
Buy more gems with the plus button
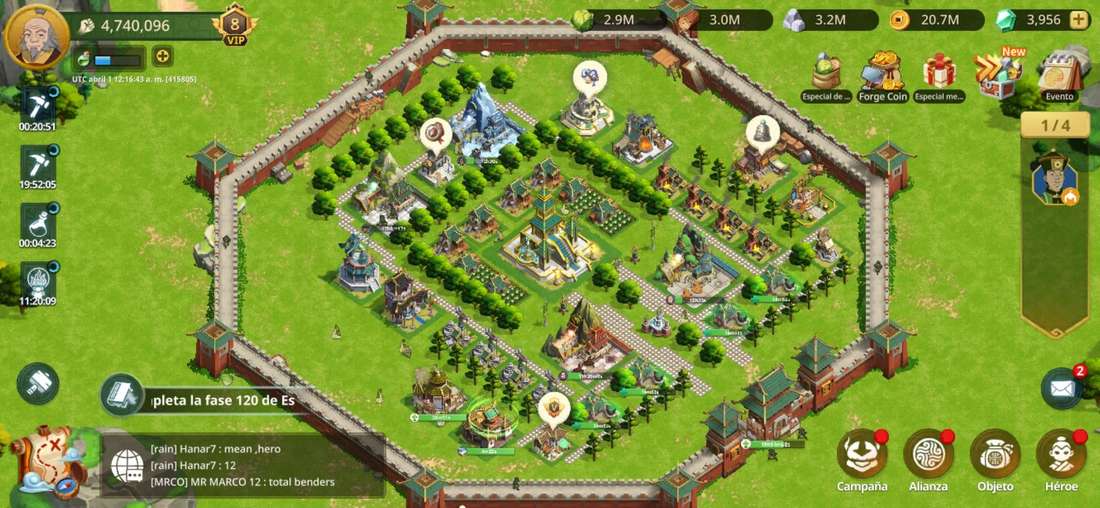tap(1078, 19)
